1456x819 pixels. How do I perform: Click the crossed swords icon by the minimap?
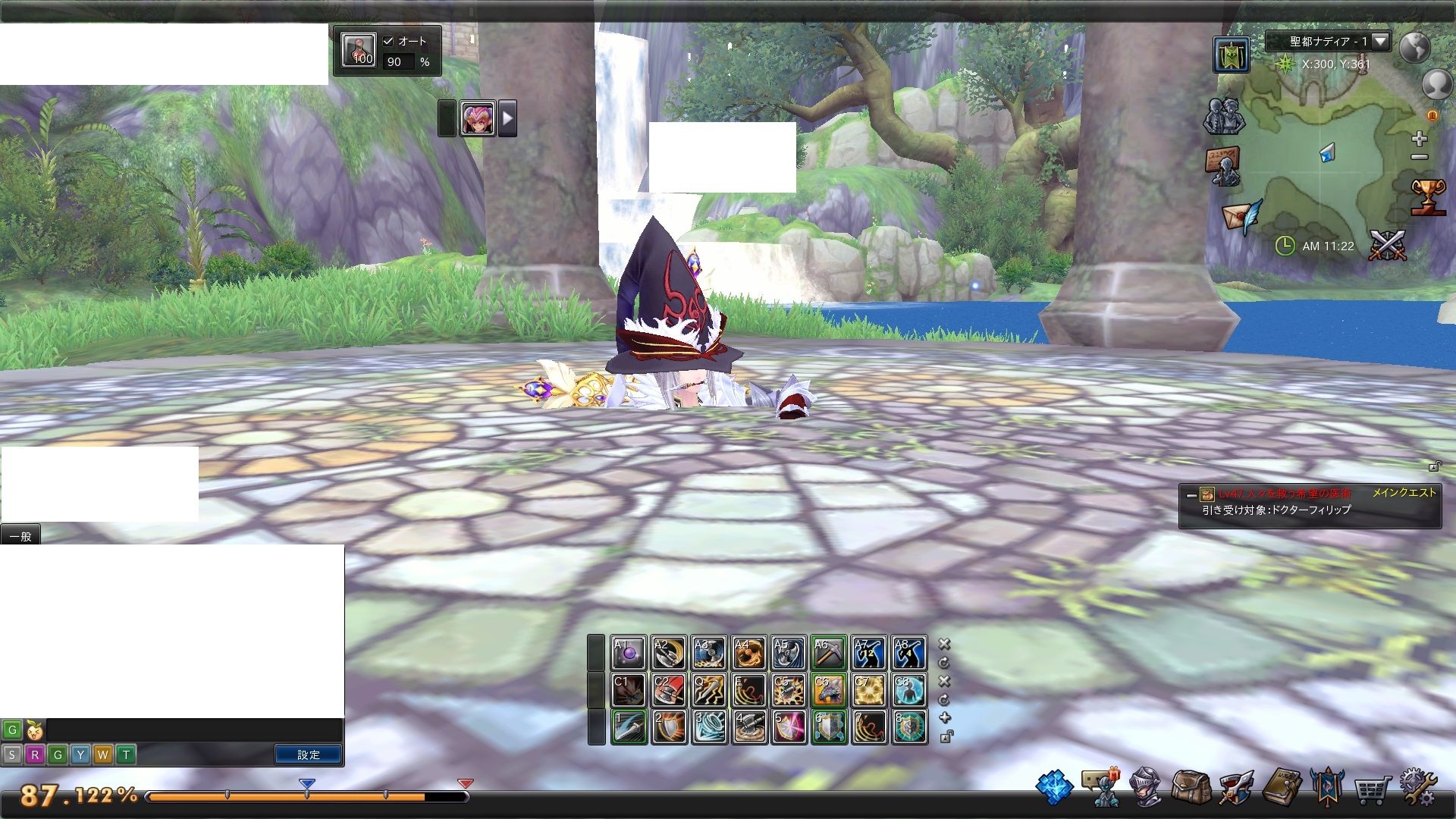1387,245
